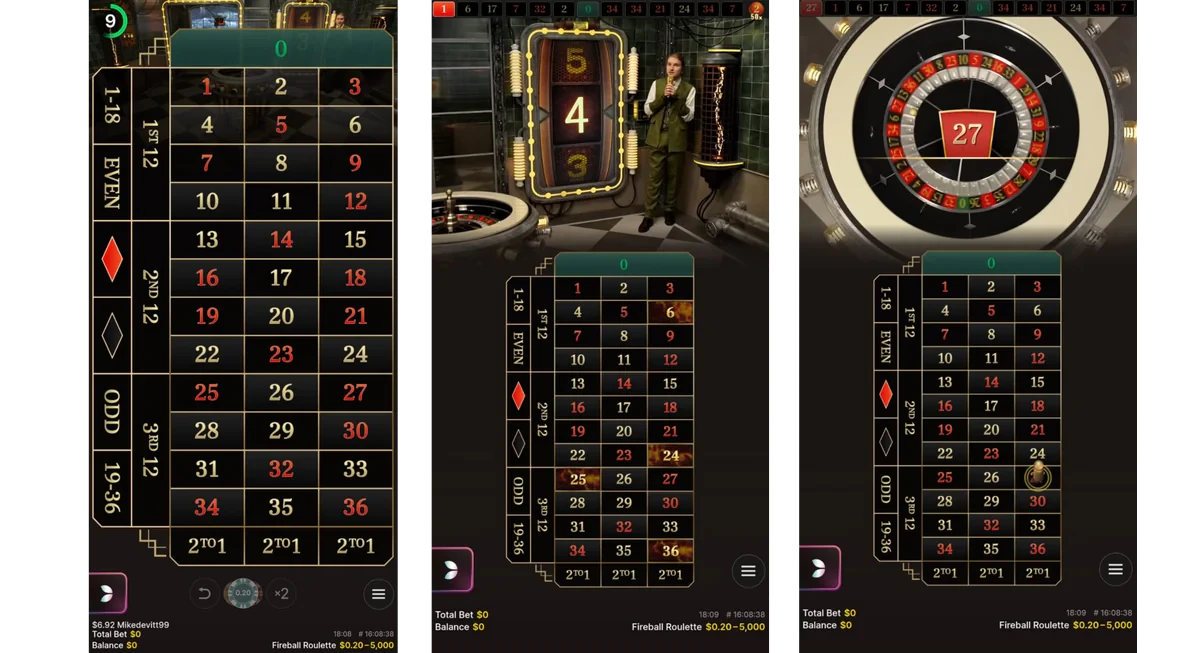The width and height of the screenshot is (1200, 653).
Task: Select the 0.20 chip
Action: point(242,593)
